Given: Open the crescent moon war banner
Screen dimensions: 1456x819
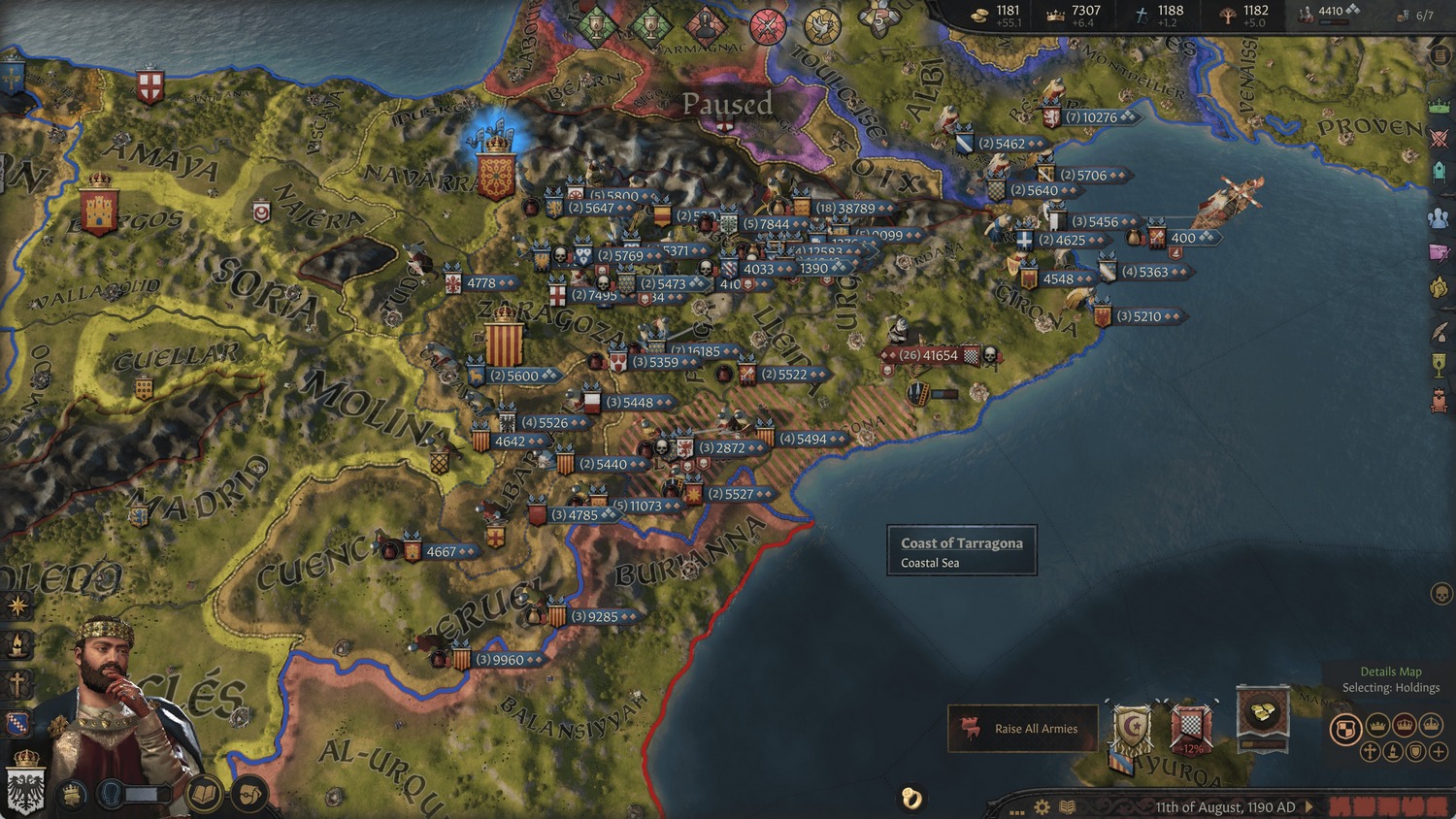Looking at the screenshot, I should click(x=1131, y=728).
